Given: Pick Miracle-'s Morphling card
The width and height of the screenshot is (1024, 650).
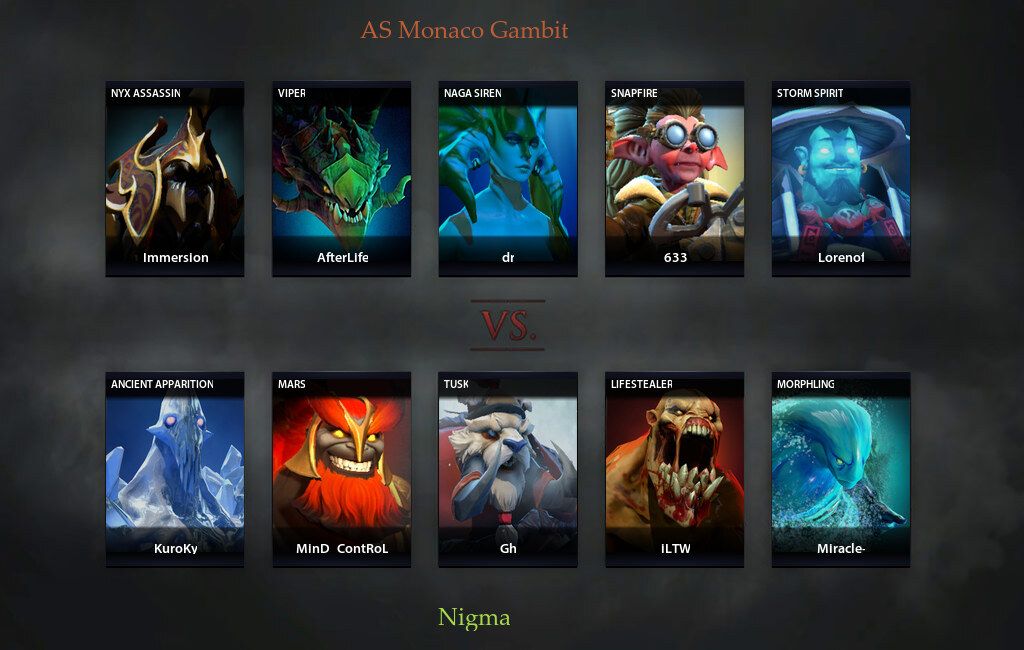Looking at the screenshot, I should tap(841, 470).
